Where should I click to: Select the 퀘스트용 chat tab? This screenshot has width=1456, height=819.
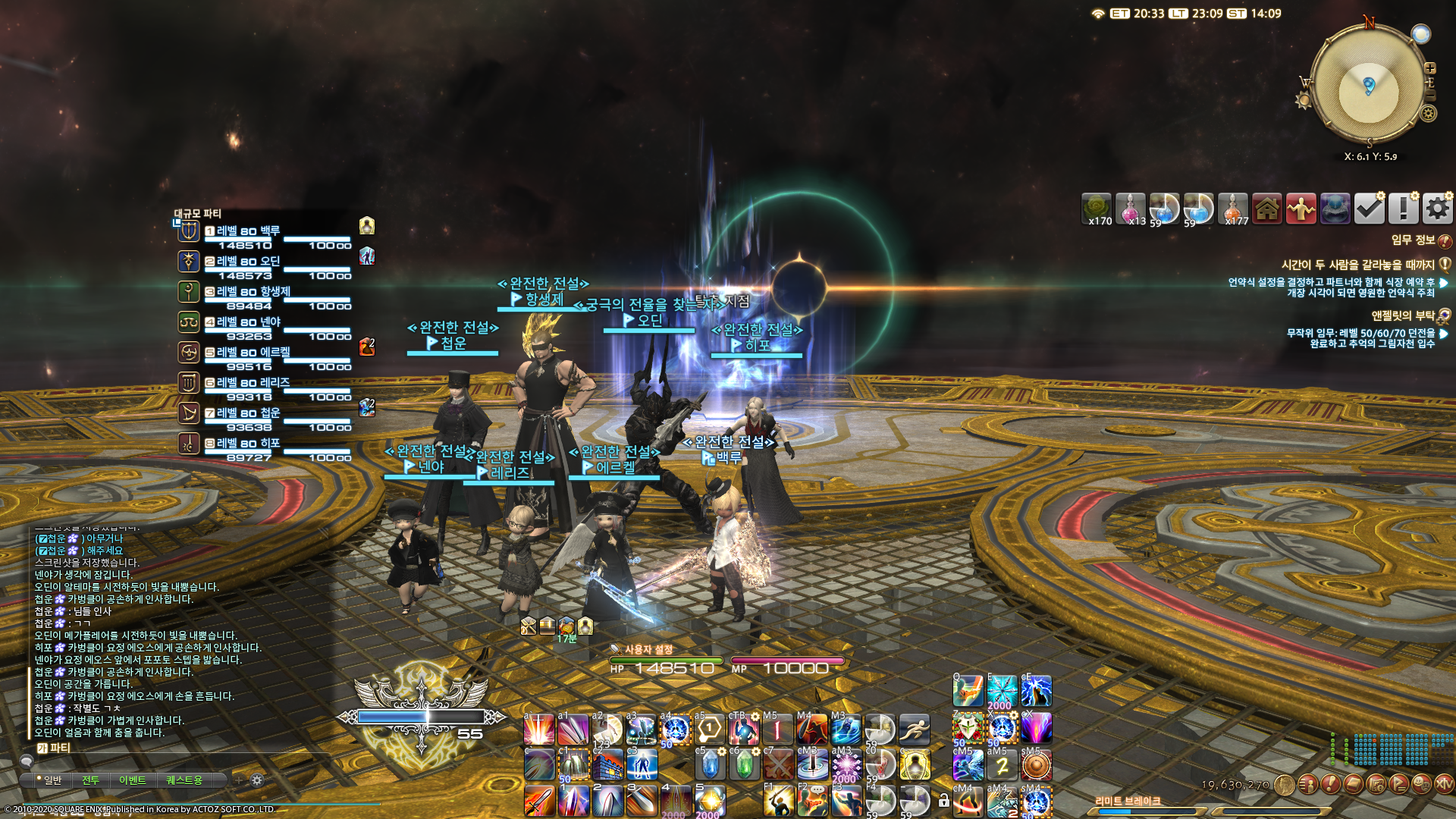pyautogui.click(x=184, y=780)
